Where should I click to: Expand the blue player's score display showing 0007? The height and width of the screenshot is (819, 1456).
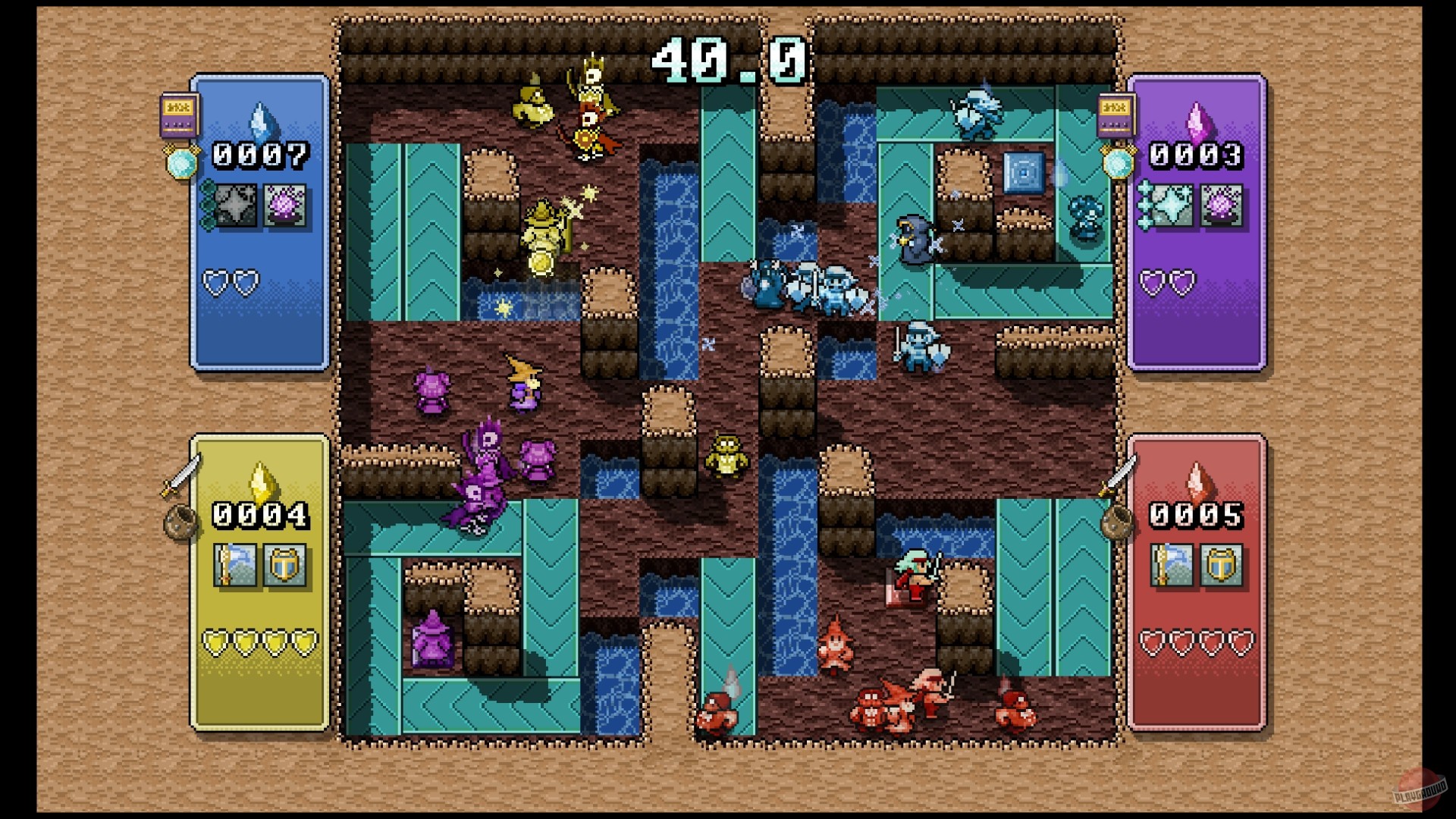point(262,156)
